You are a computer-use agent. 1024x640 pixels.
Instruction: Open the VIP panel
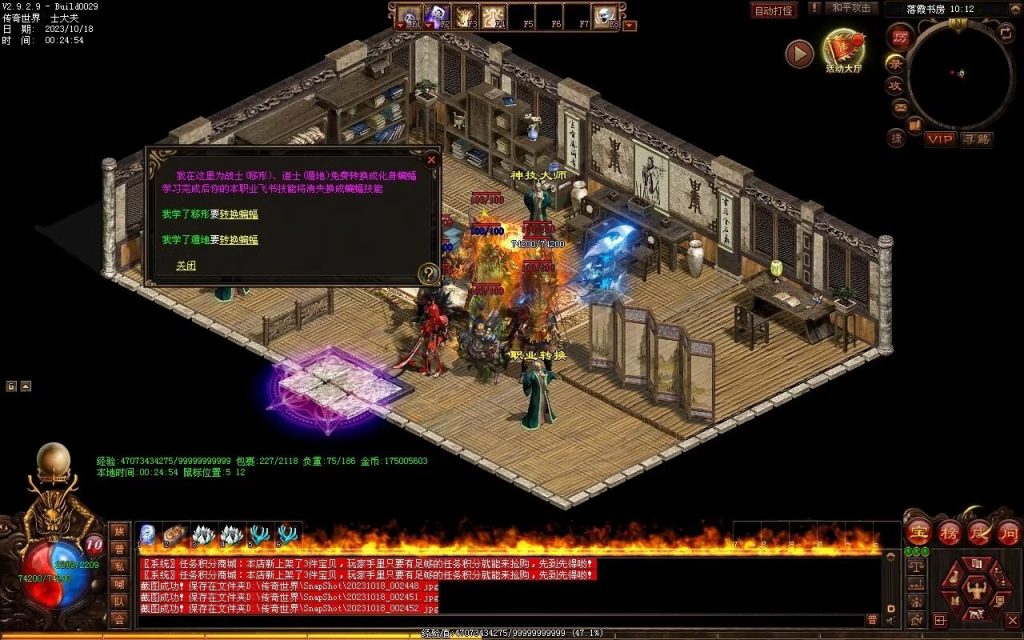tap(939, 139)
